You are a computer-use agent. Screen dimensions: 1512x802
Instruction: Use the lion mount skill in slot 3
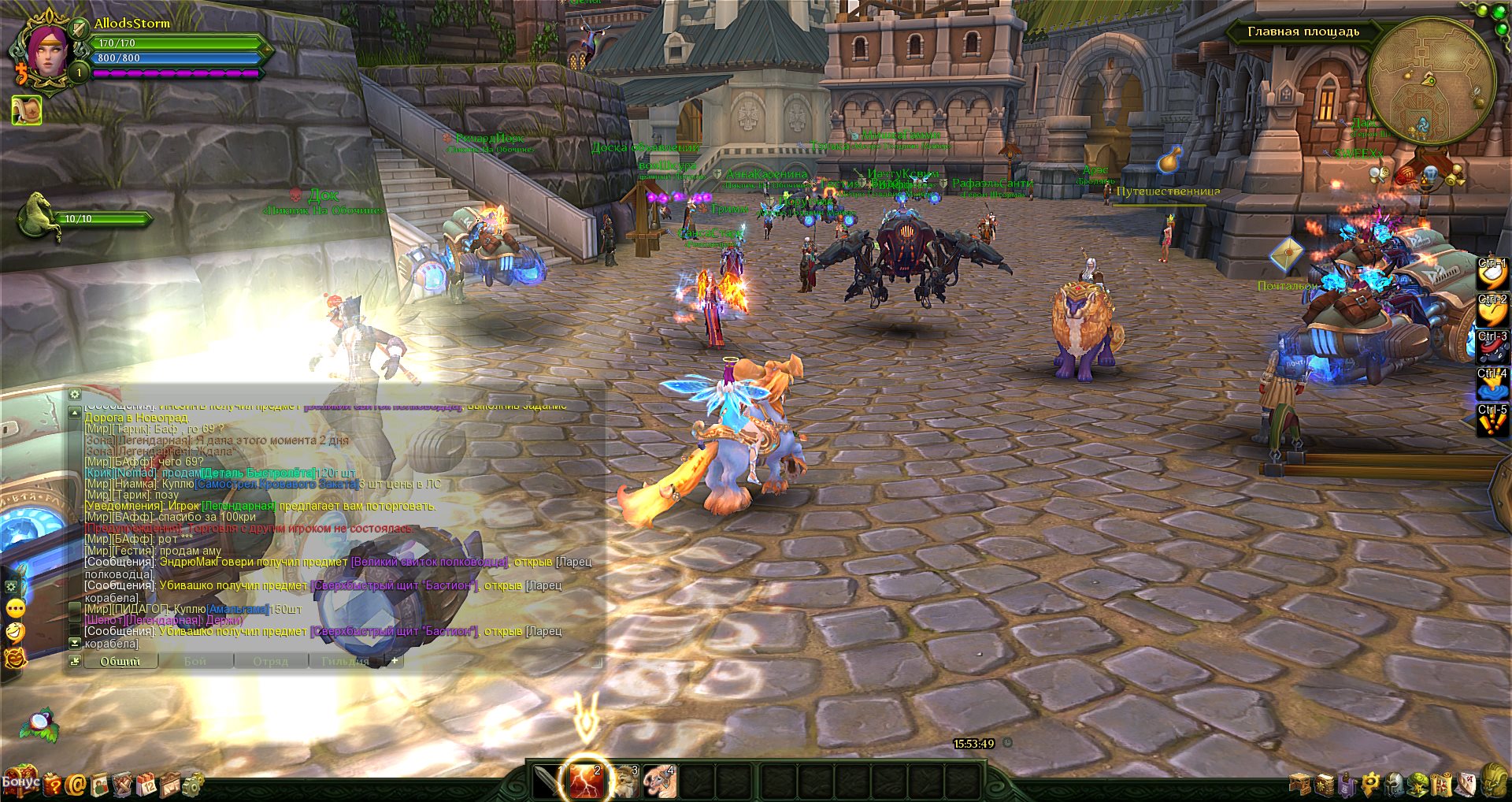click(x=624, y=782)
